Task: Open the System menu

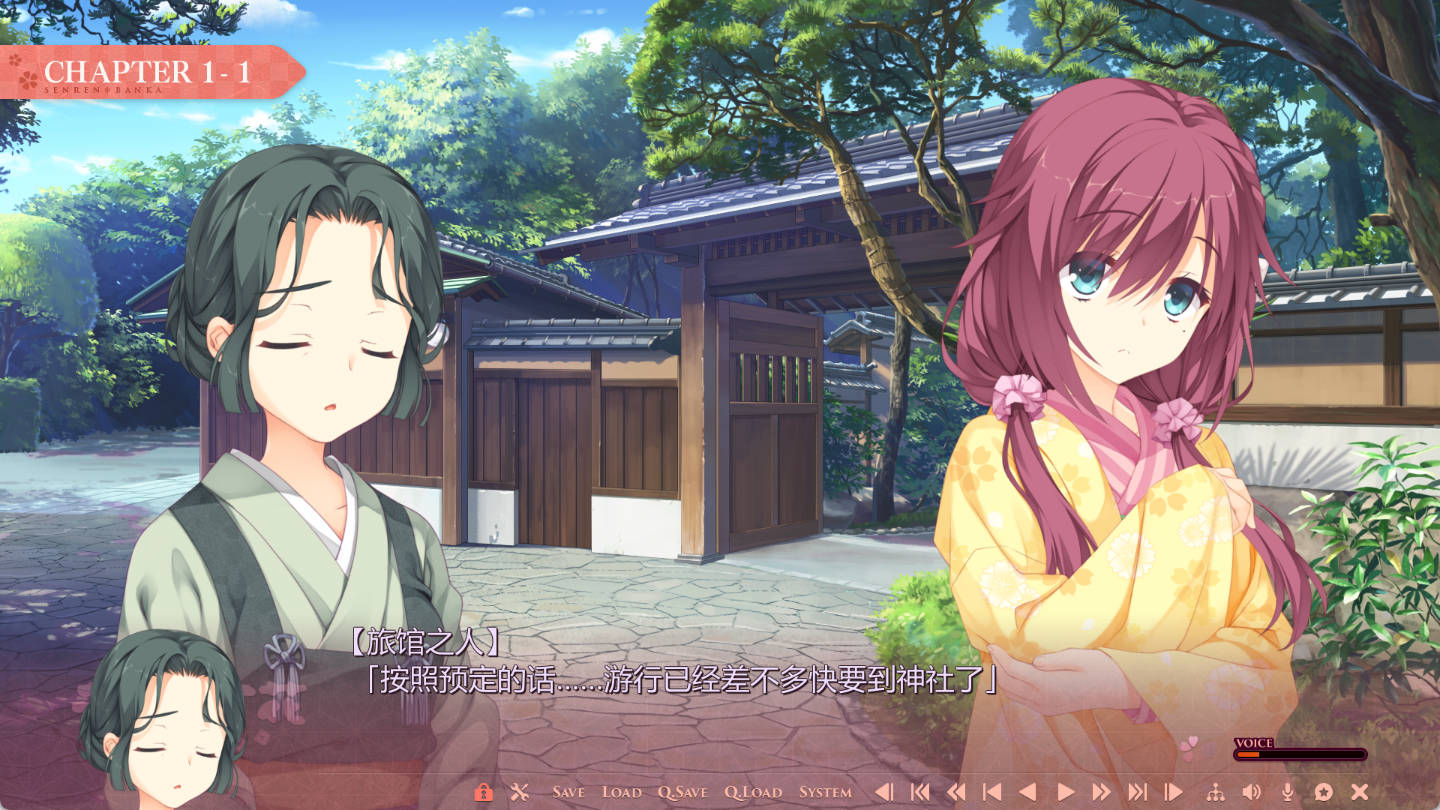Action: pos(825,792)
